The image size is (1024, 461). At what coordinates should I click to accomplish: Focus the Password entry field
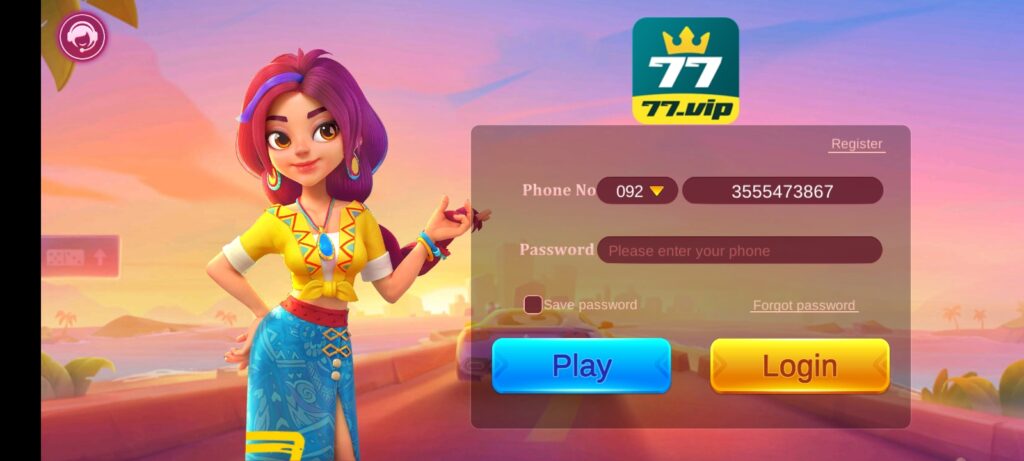click(x=739, y=250)
